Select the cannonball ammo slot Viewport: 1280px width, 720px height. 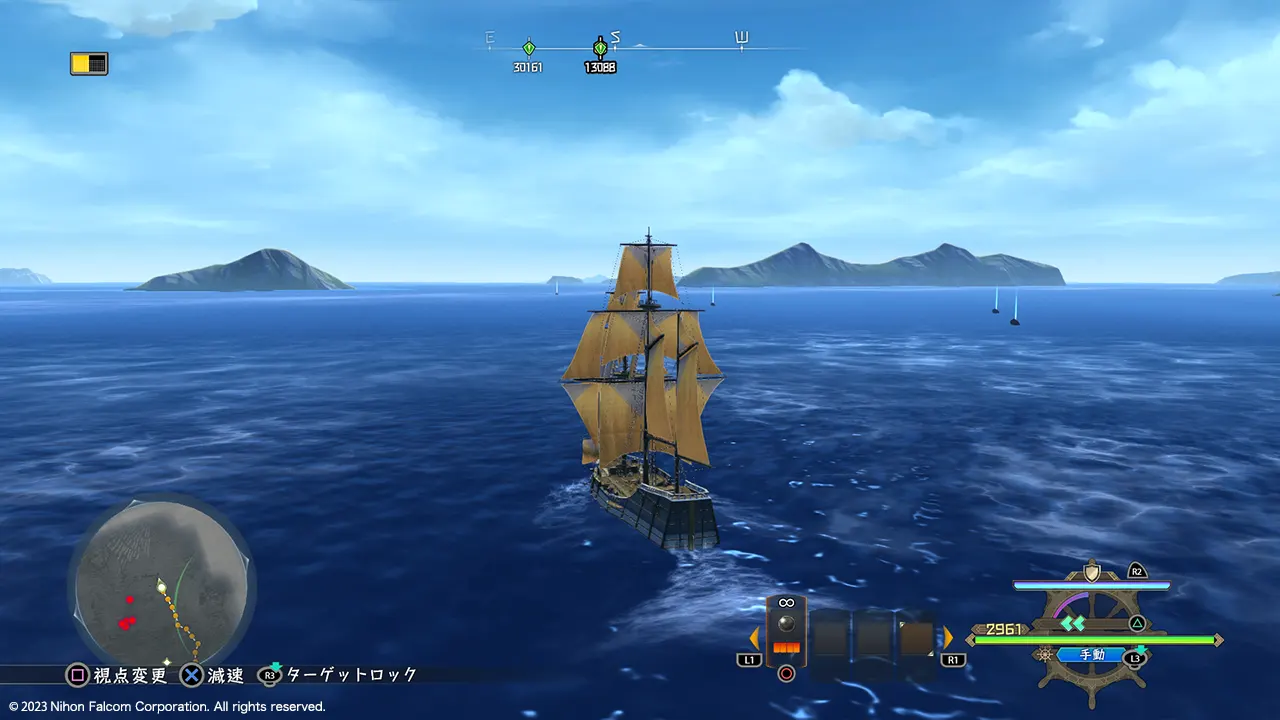point(786,630)
